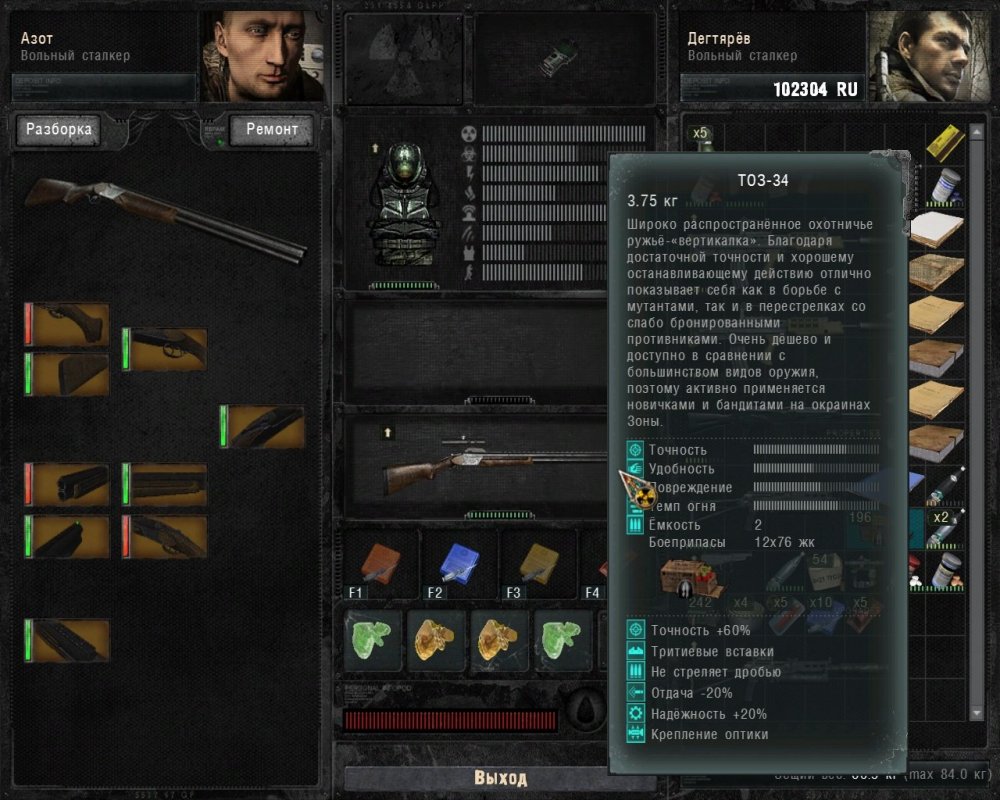Screen dimensions: 1000x800
Task: Choose the Ремонт (repair) button
Action: tap(272, 129)
